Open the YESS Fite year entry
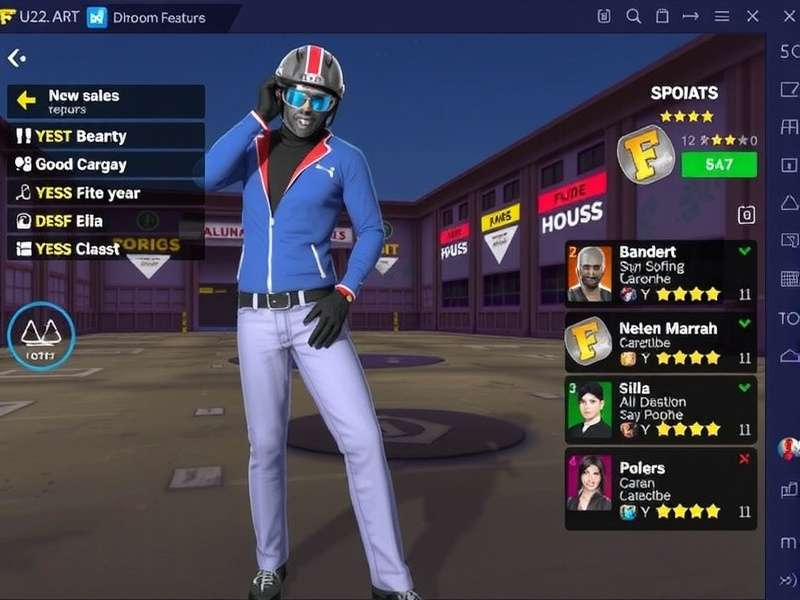Screen dimensions: 800x600 [105, 192]
